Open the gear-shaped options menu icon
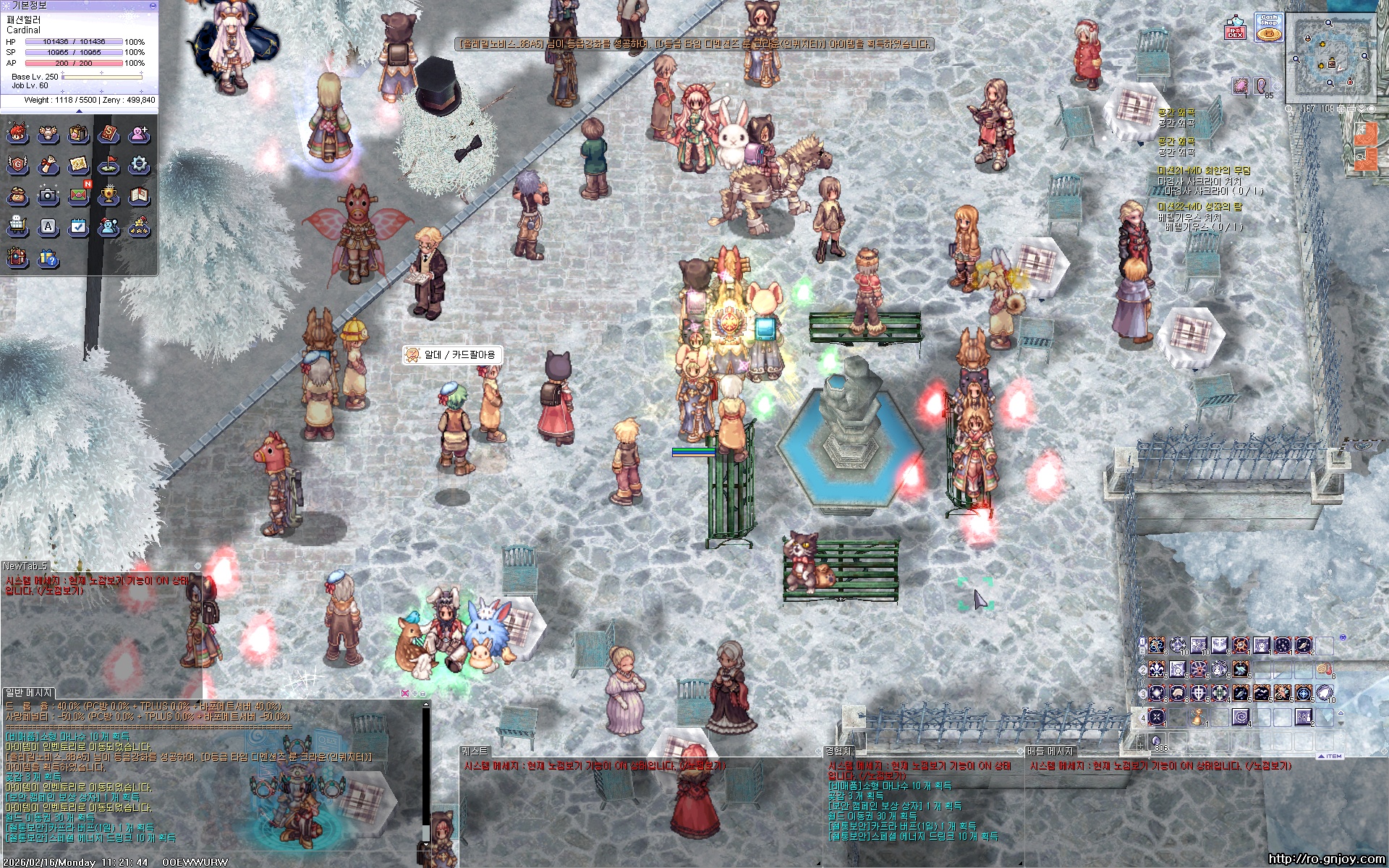The height and width of the screenshot is (868, 1389). coord(139,165)
